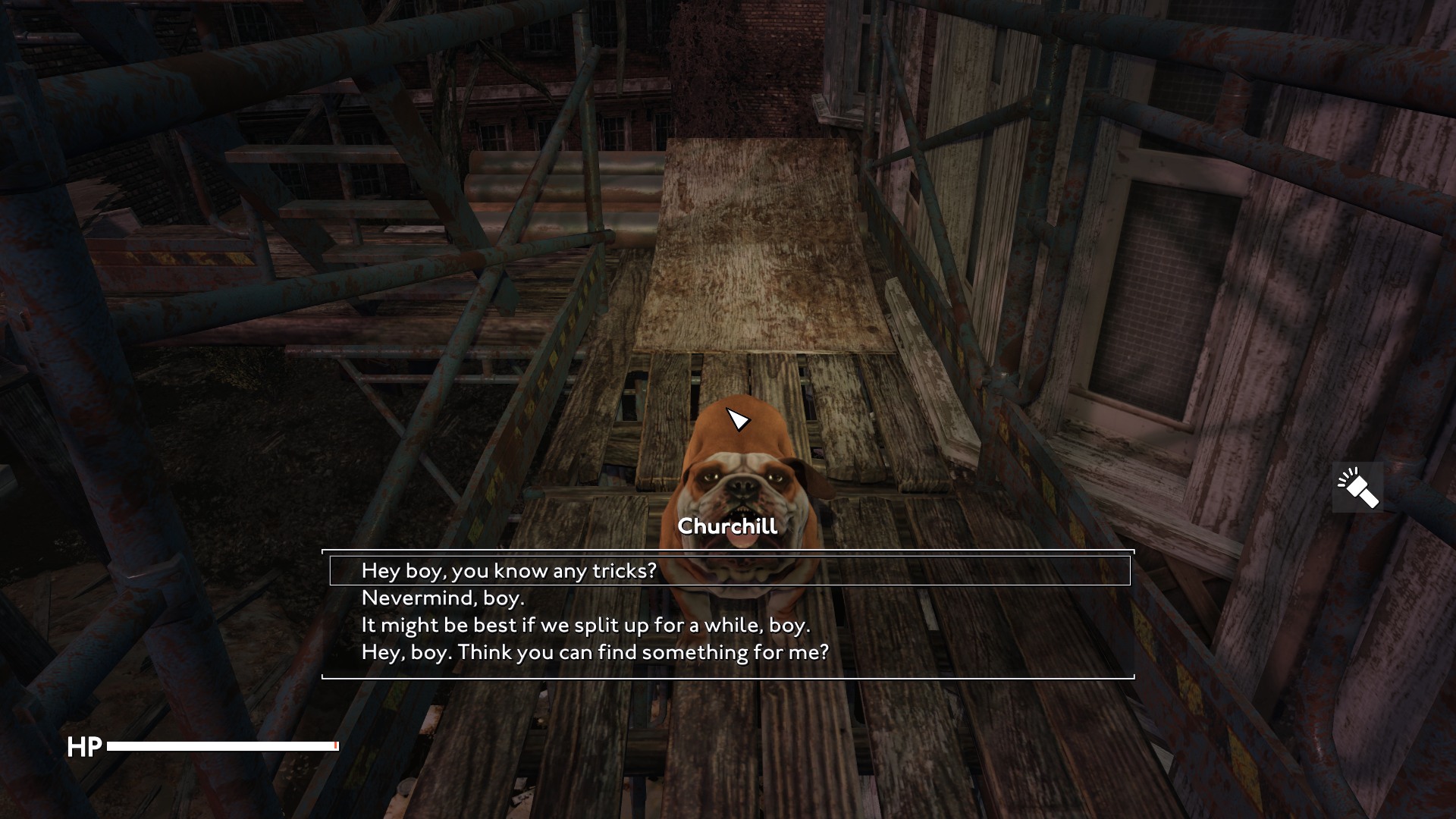Ask Churchill to find something for you
The width and height of the screenshot is (1456, 819).
pyautogui.click(x=595, y=652)
